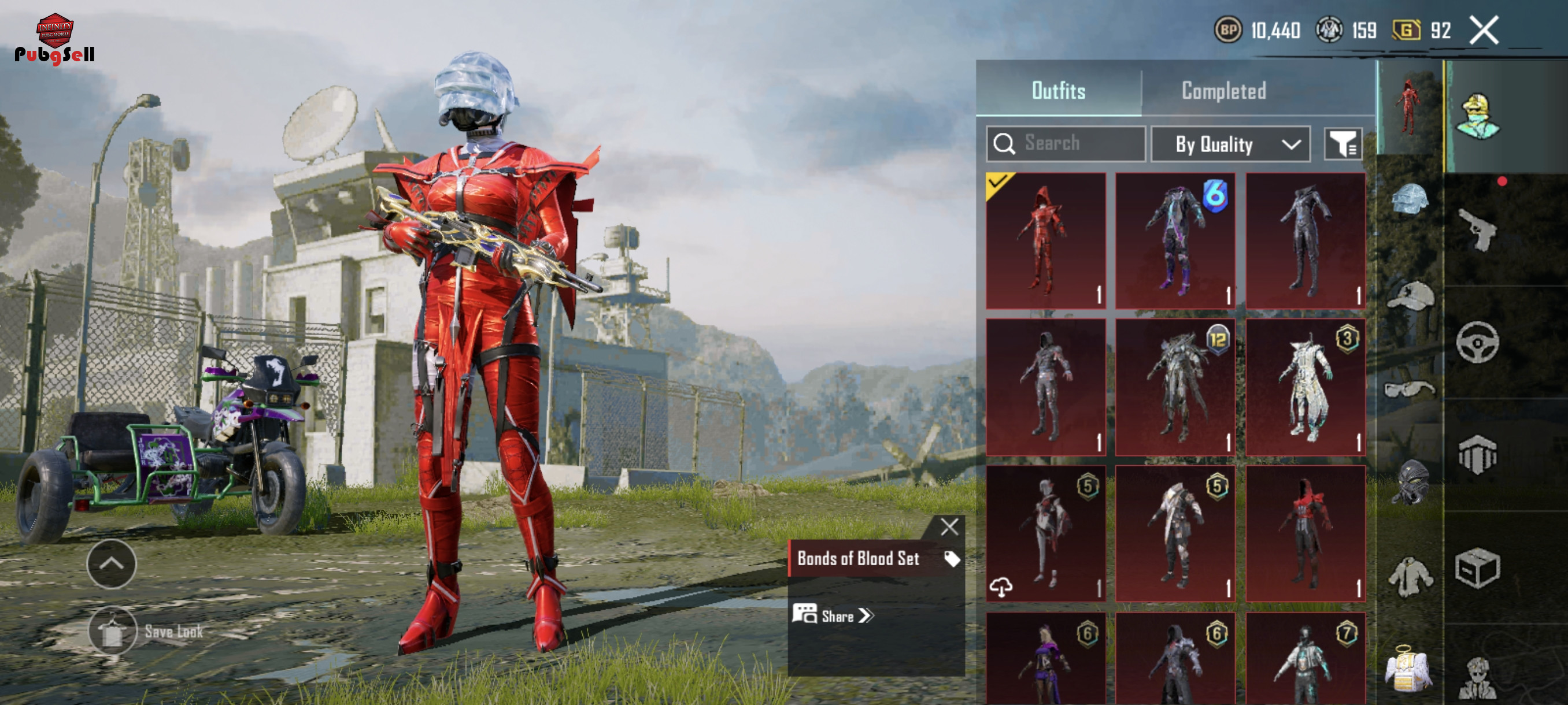
Task: Select the outfit with the download cloud icon
Action: [x=1046, y=533]
